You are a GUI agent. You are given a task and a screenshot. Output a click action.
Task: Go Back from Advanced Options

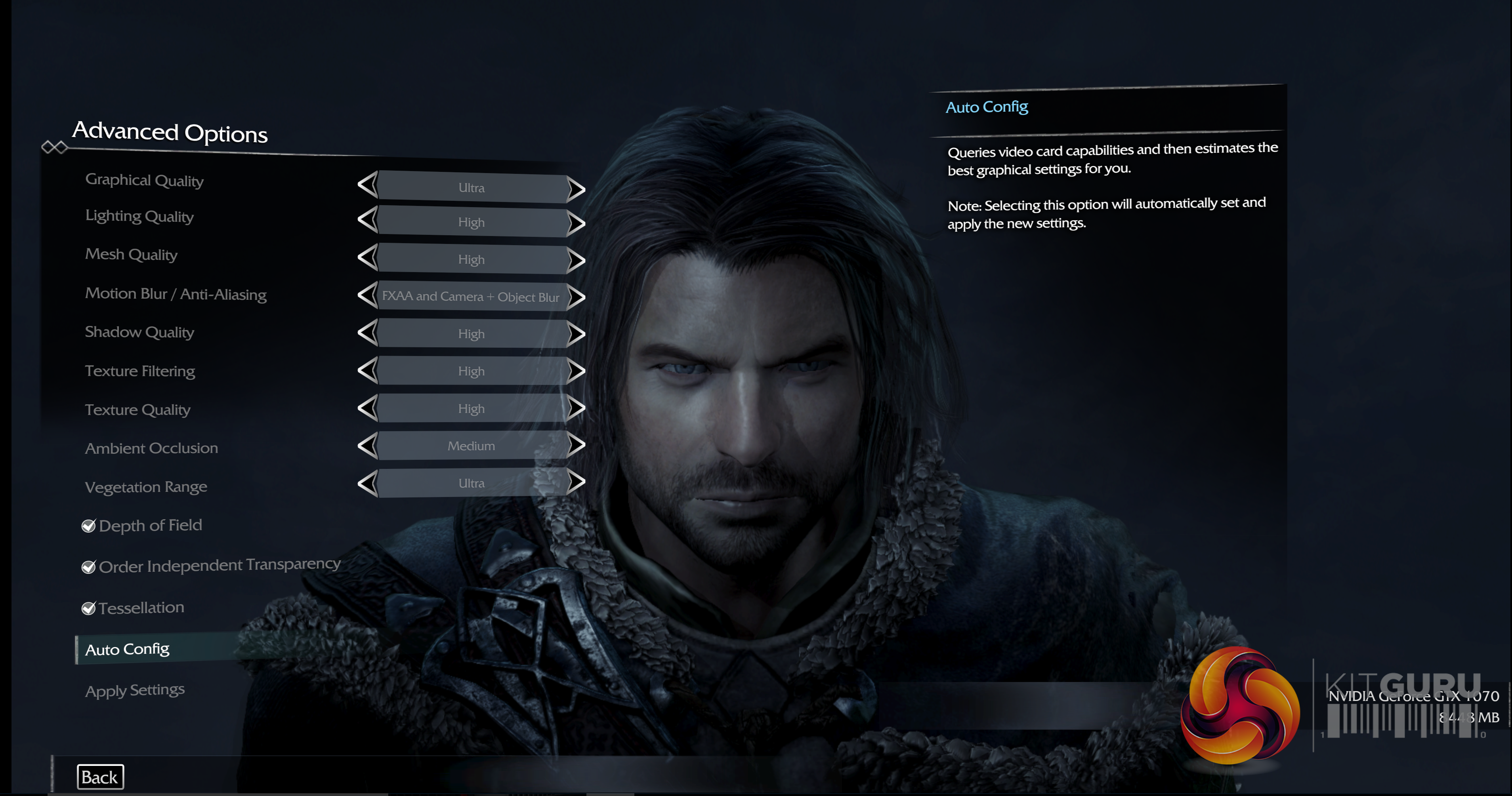100,777
